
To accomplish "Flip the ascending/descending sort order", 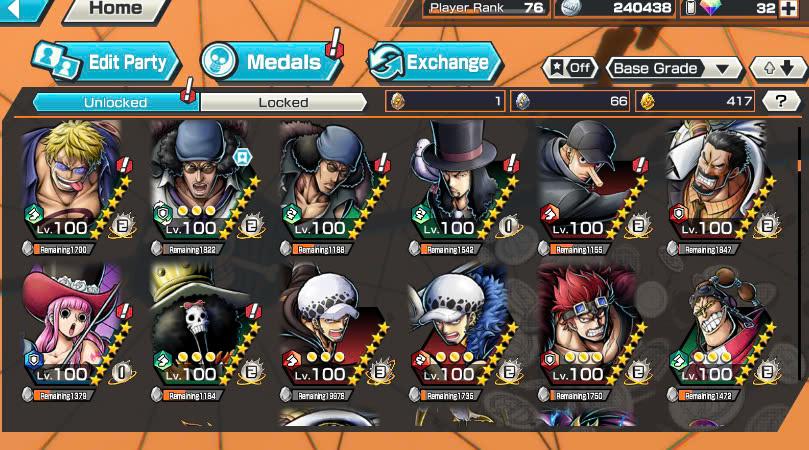I will [x=777, y=69].
